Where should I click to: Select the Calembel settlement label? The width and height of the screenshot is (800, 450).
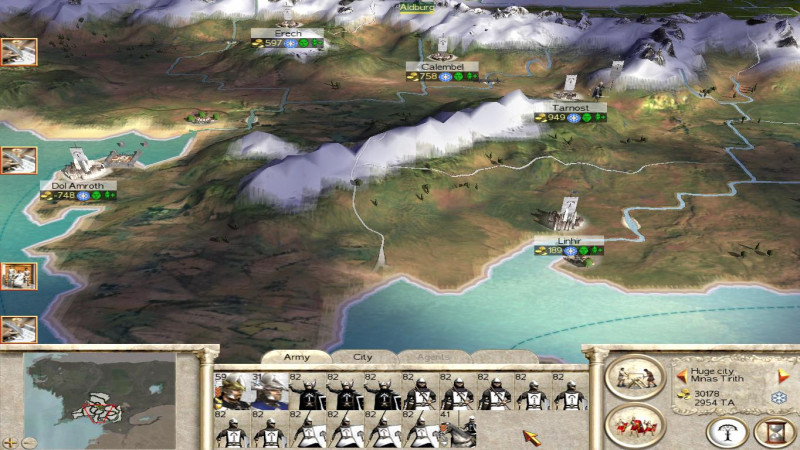(442, 66)
